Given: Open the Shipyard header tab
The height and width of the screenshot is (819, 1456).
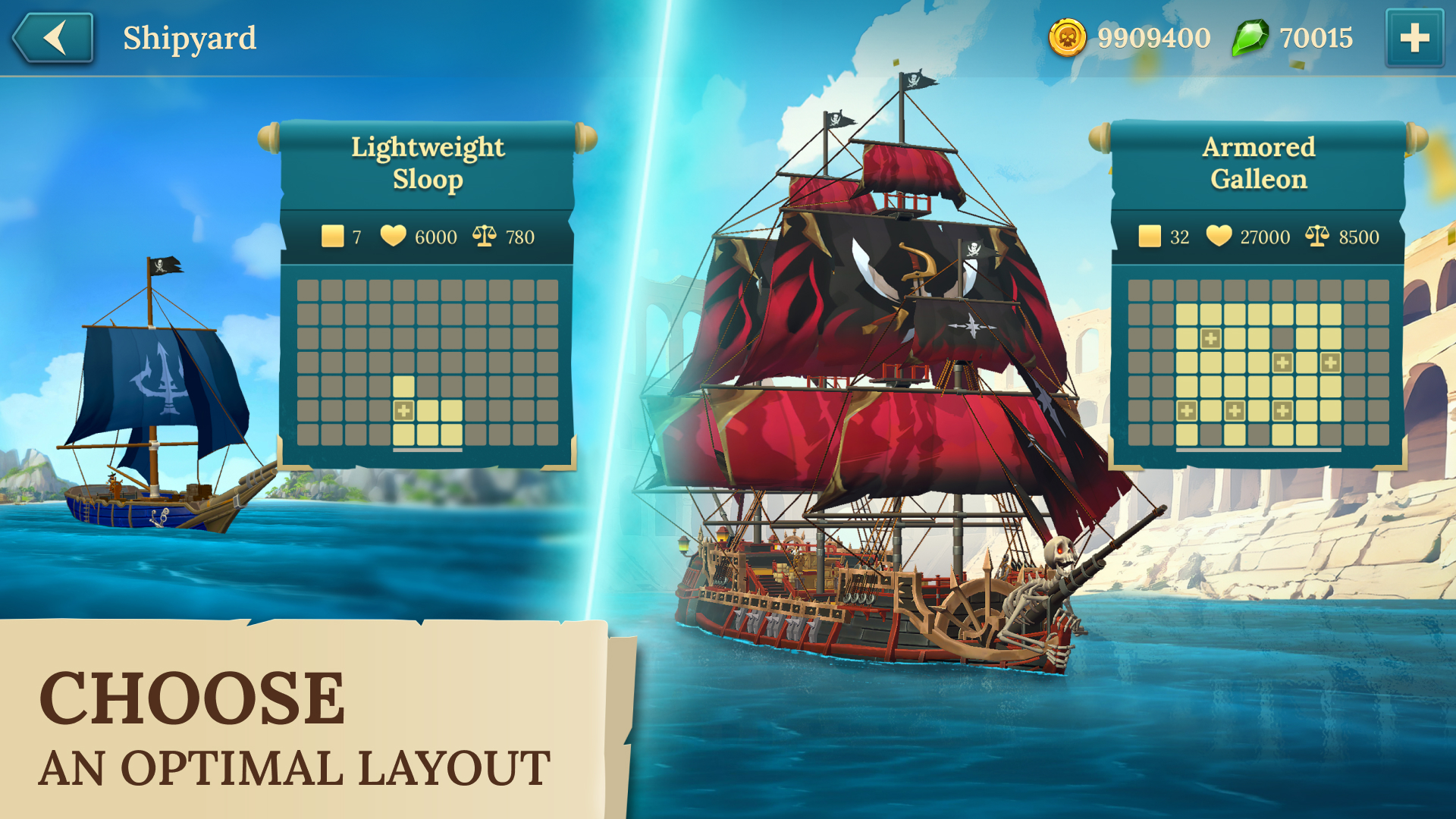Looking at the screenshot, I should click(188, 36).
